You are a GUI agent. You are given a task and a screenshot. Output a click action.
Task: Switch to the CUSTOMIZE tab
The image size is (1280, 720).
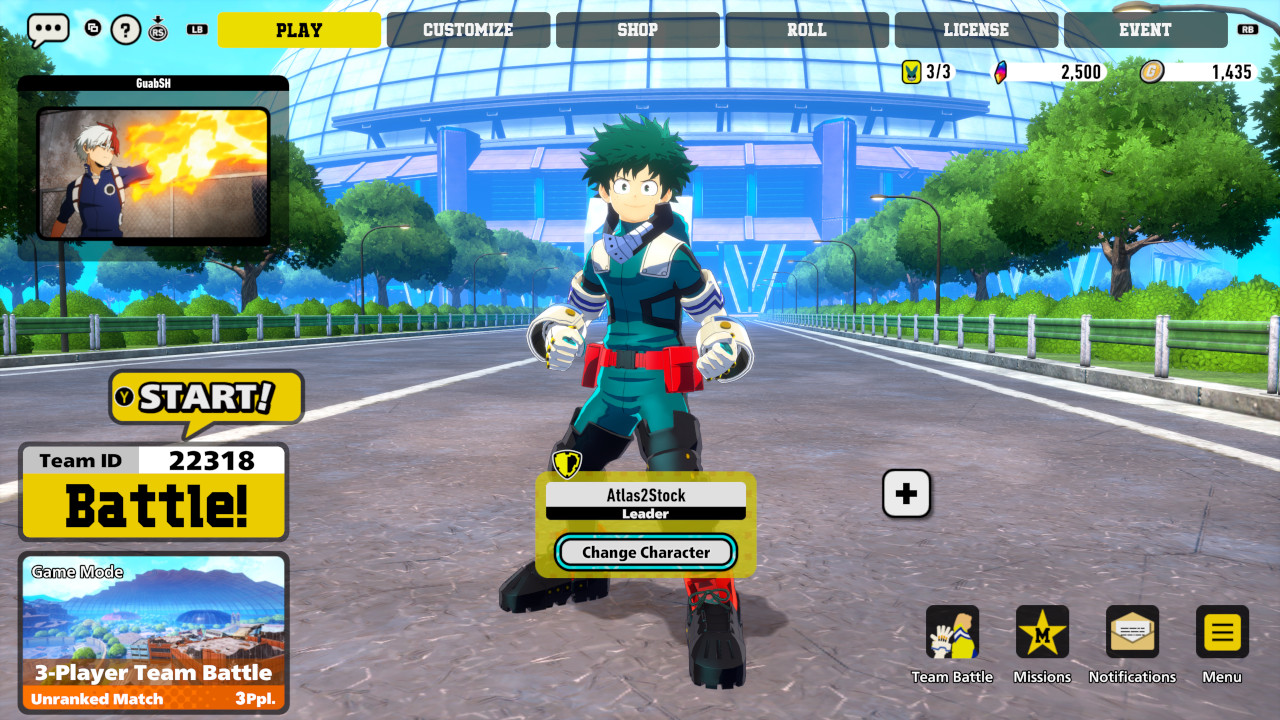click(x=469, y=30)
